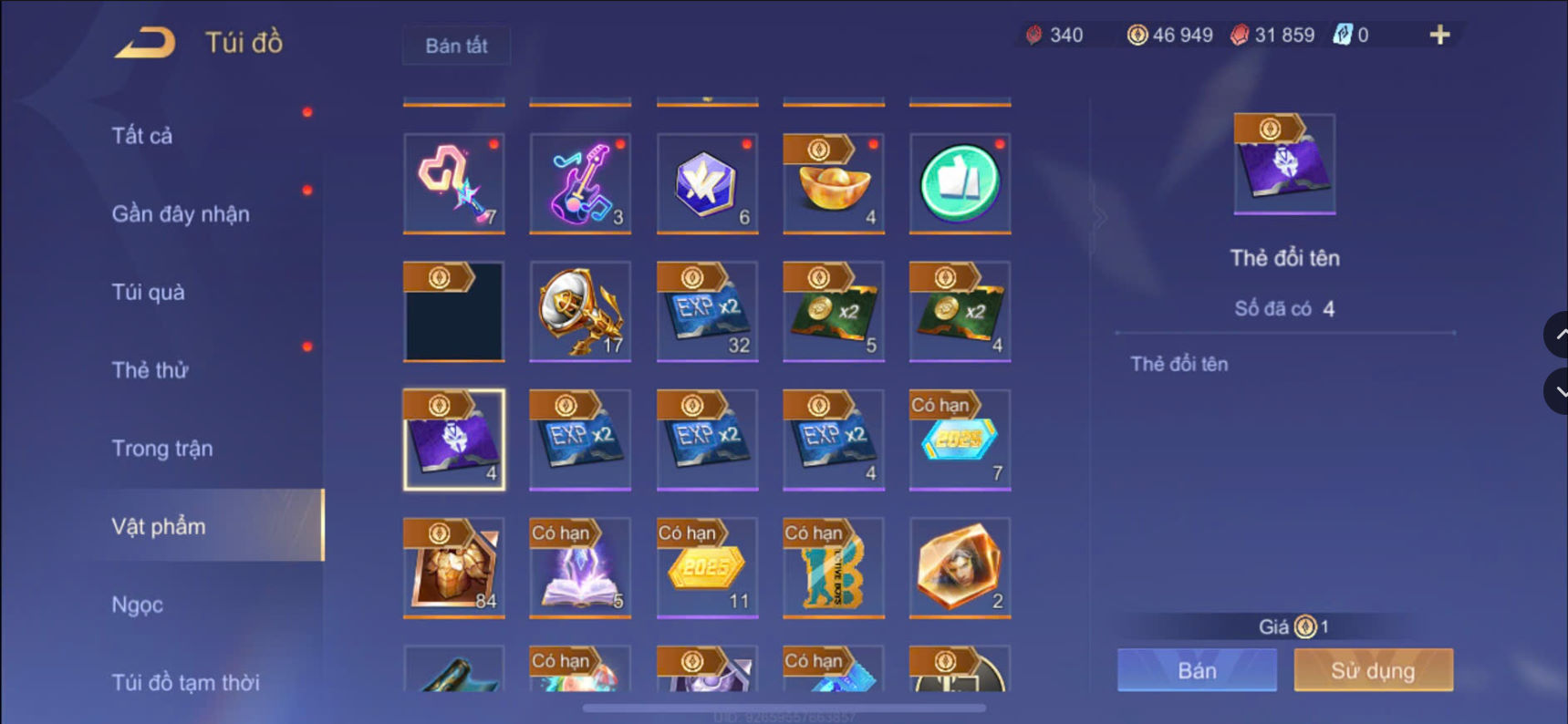The width and height of the screenshot is (1568, 724).
Task: Click the hero portrait token showing 2
Action: (x=959, y=567)
